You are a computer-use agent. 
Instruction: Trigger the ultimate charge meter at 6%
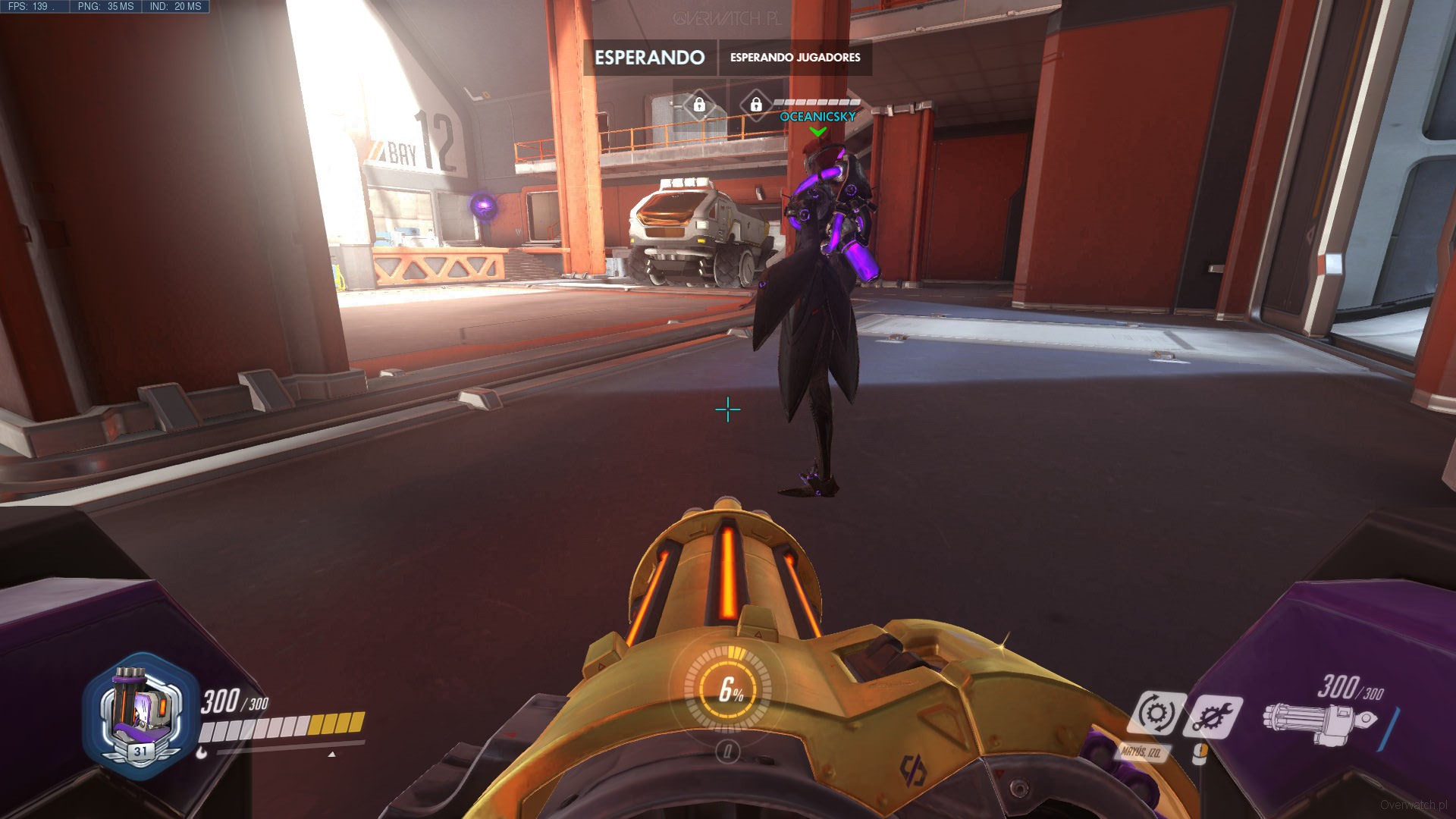[728, 689]
